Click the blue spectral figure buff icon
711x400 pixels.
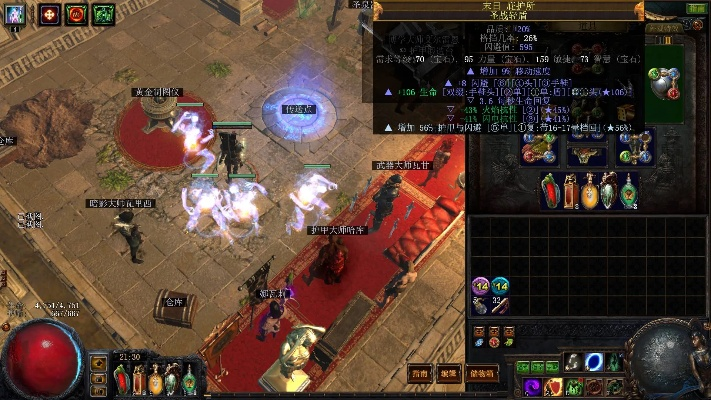pyautogui.click(x=15, y=14)
